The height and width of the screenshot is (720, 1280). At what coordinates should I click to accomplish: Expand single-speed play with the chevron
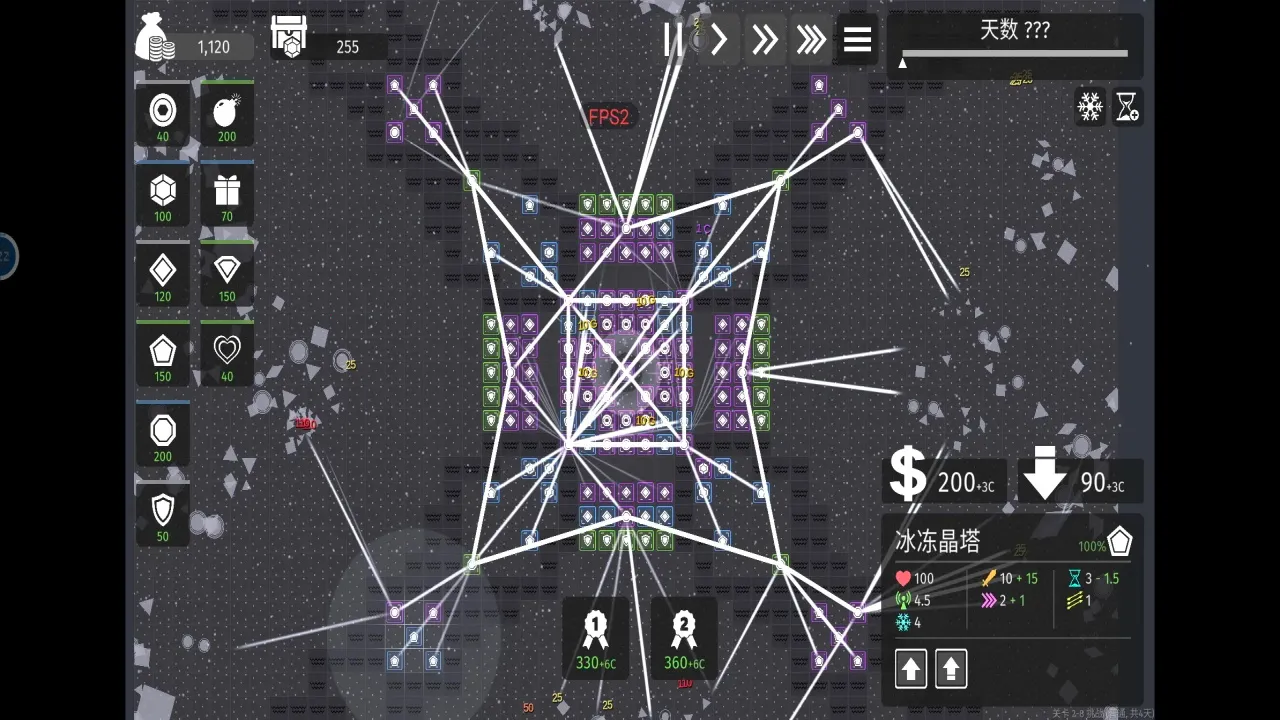[719, 40]
